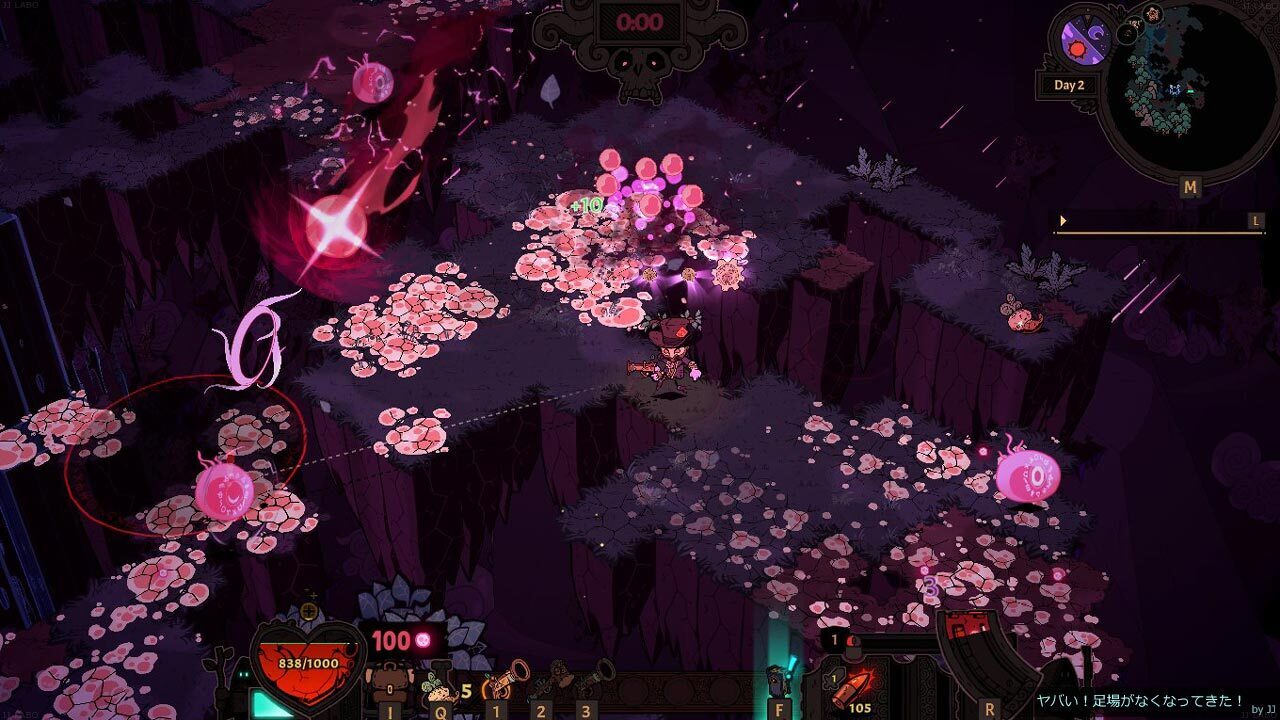Select the first weapon in the hotbar
The height and width of the screenshot is (720, 1280).
click(497, 681)
